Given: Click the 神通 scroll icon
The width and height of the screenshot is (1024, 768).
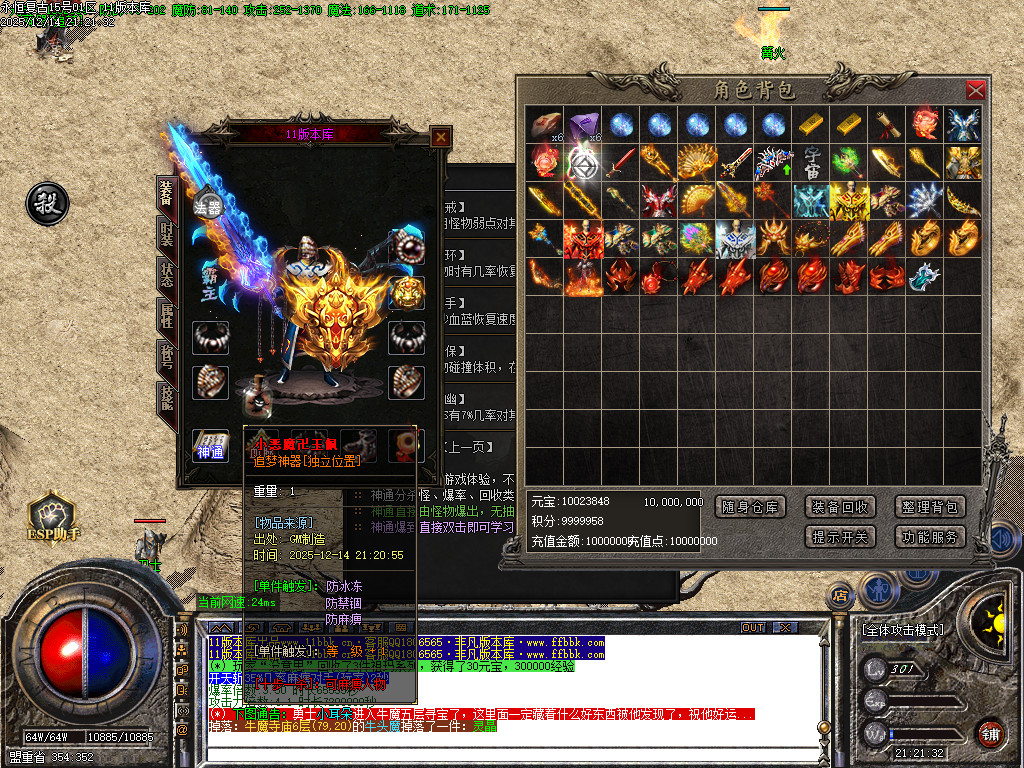Looking at the screenshot, I should tap(210, 445).
